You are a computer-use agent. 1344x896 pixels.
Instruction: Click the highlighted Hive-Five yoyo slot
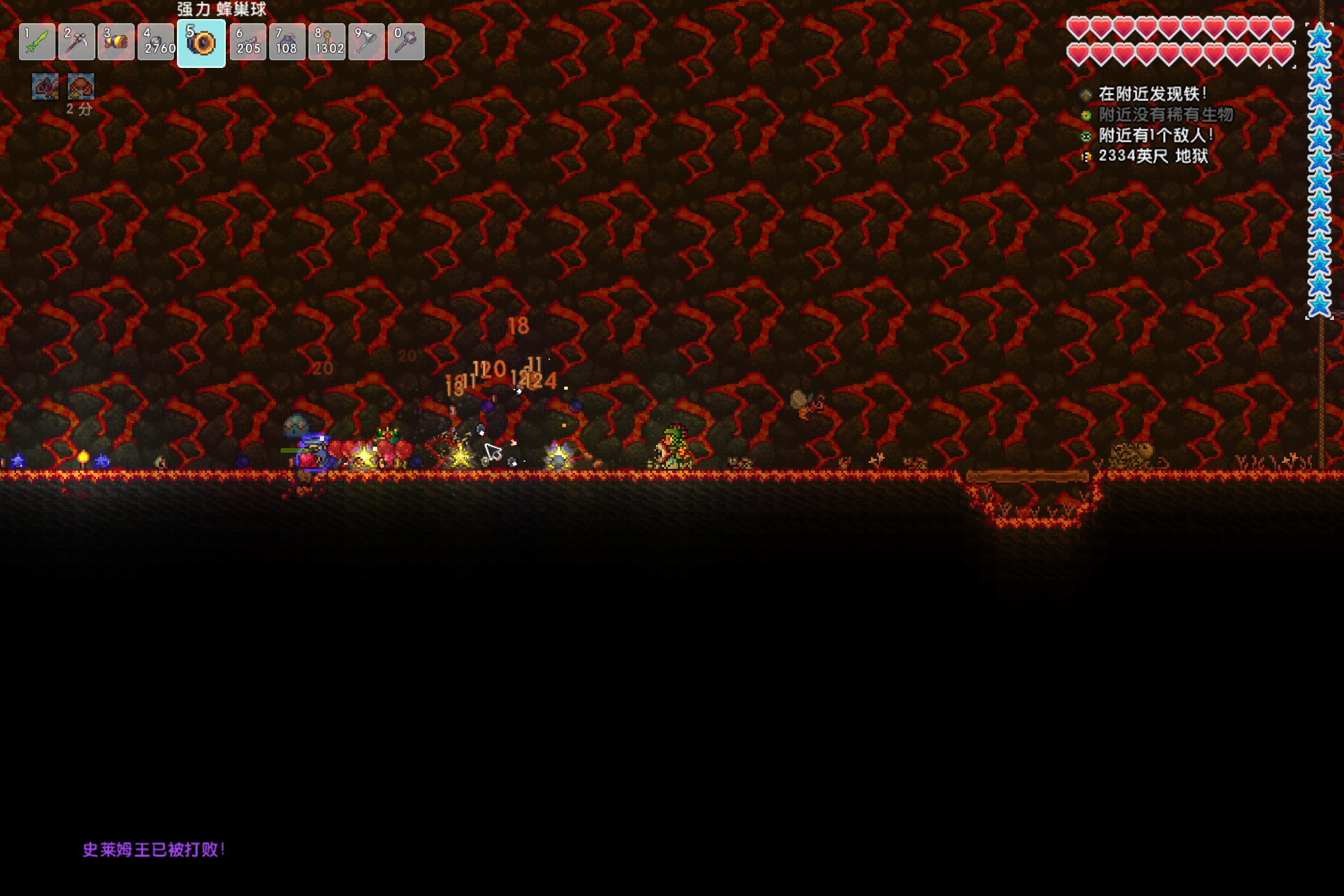201,43
